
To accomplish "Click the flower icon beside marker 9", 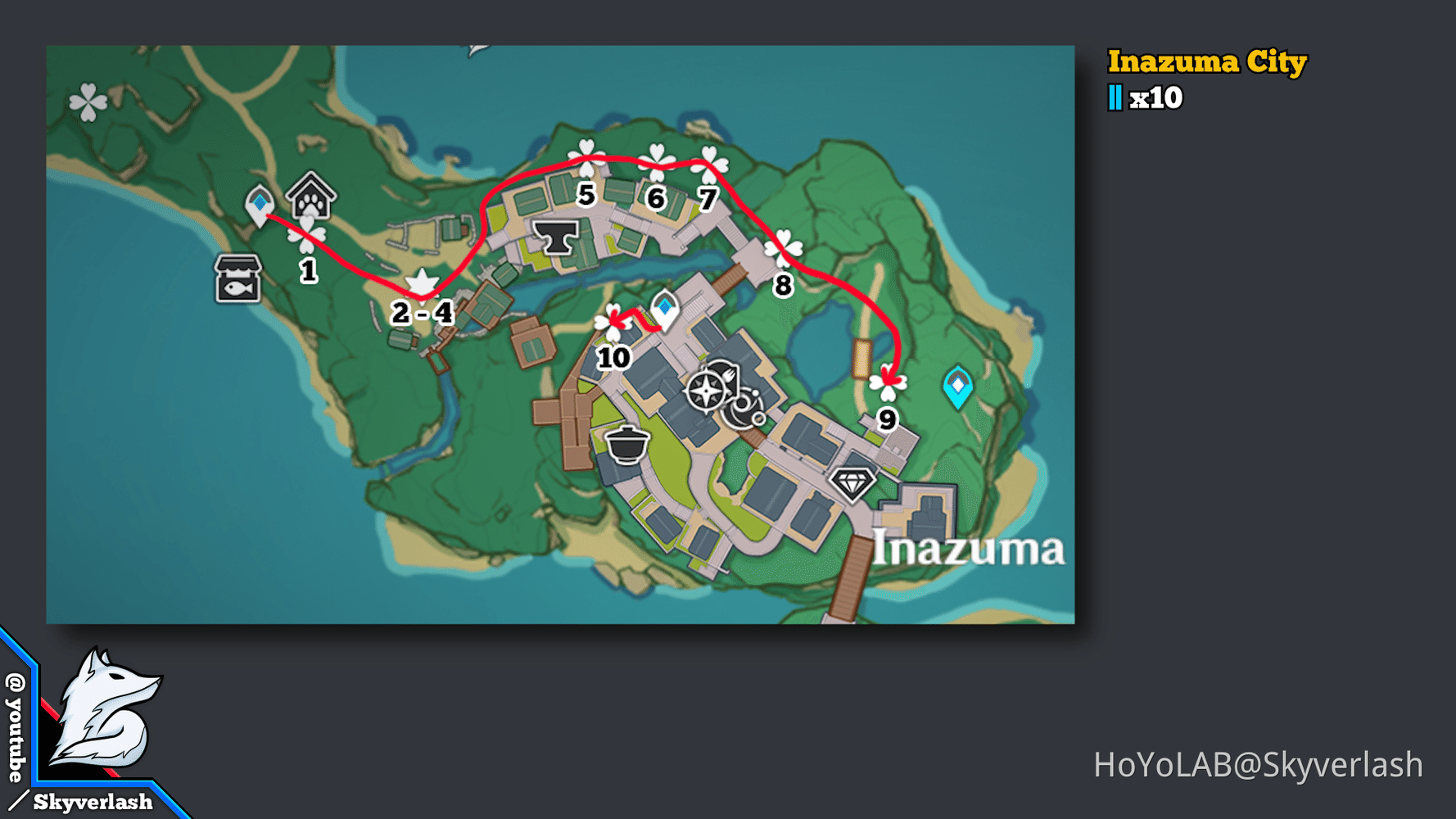I will 887,382.
